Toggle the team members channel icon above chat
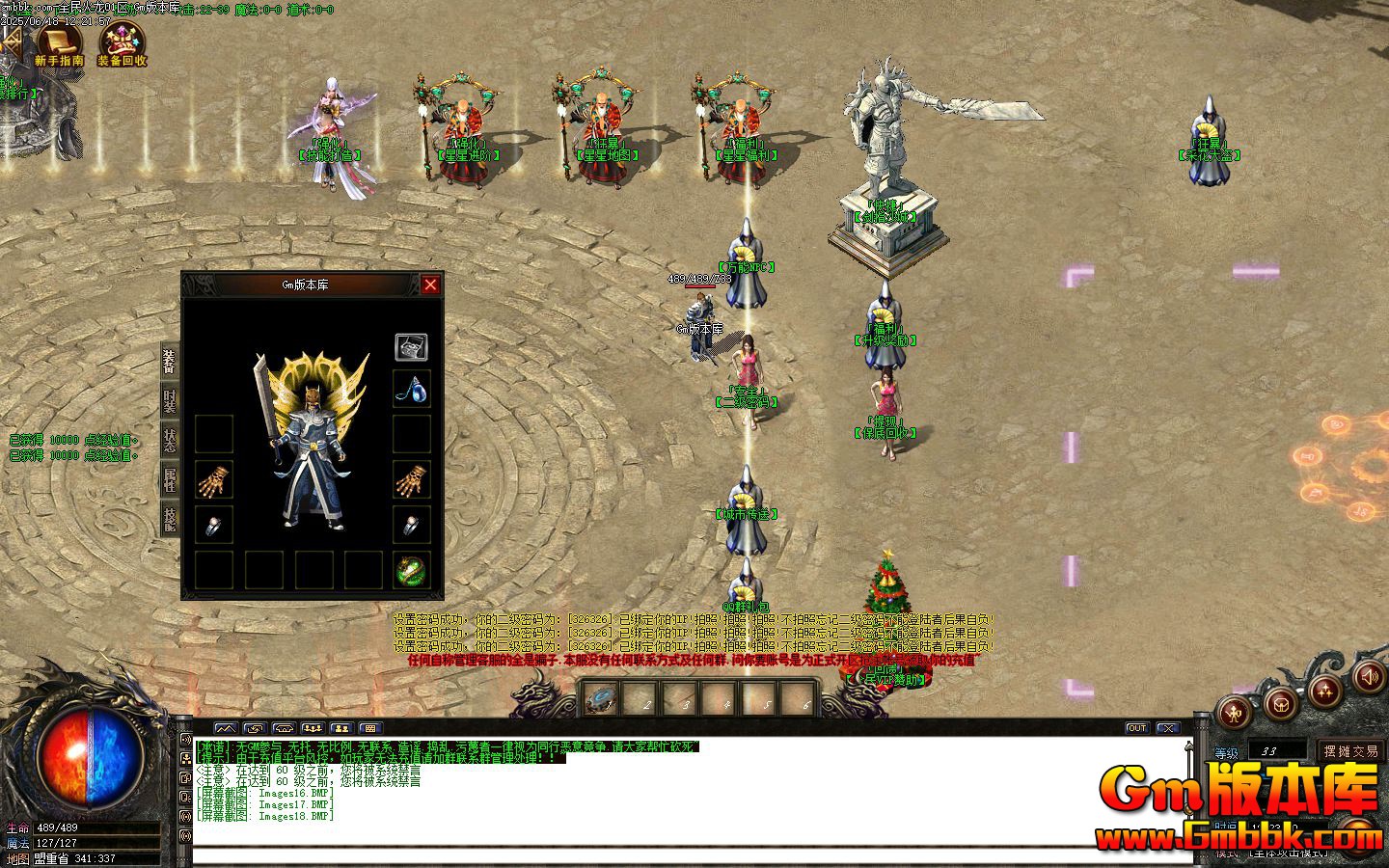 (313, 728)
